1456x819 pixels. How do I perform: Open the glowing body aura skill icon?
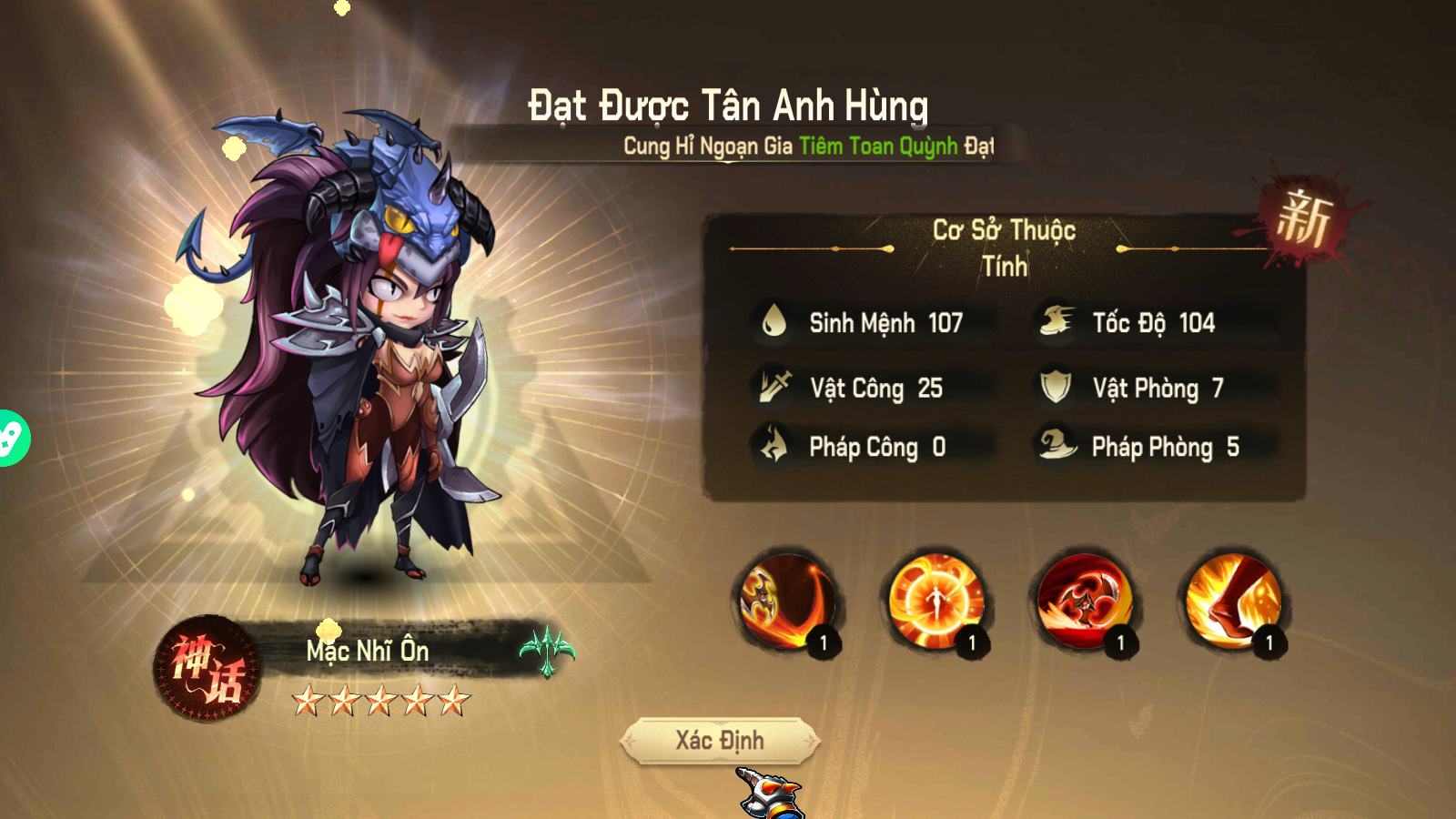point(934,601)
